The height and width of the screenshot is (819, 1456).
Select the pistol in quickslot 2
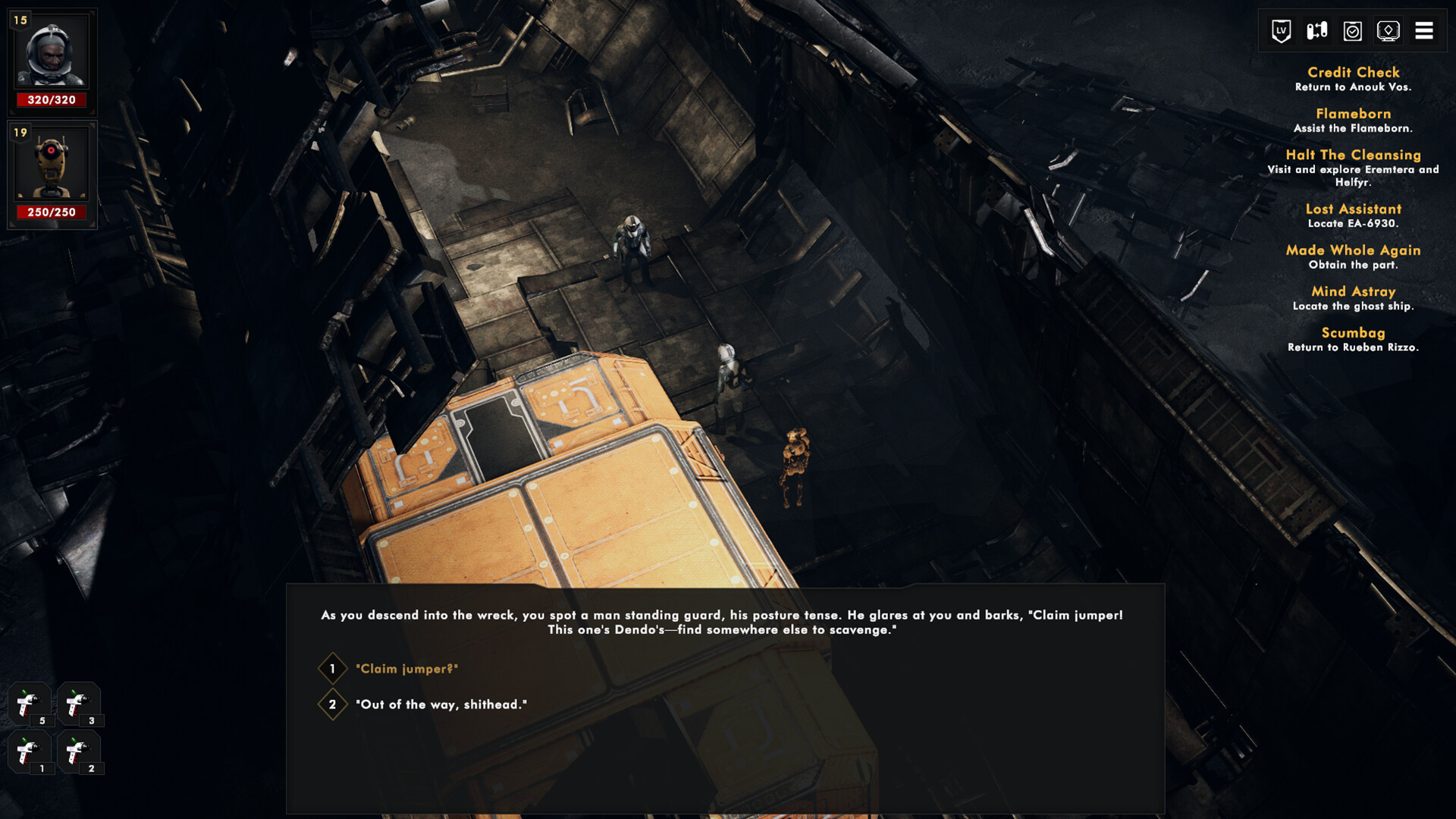(x=79, y=755)
